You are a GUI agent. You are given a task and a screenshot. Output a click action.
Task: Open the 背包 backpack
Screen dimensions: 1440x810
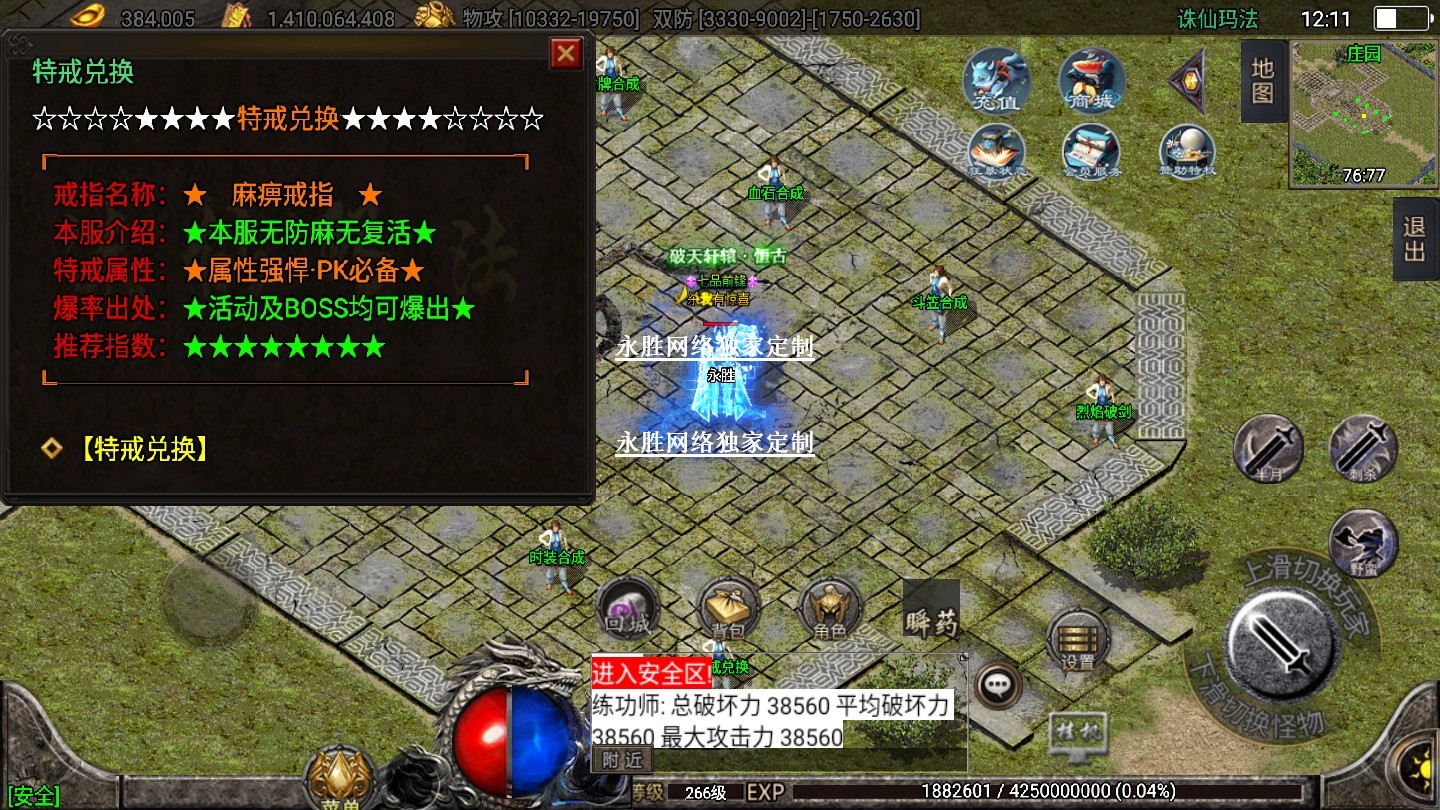point(729,608)
